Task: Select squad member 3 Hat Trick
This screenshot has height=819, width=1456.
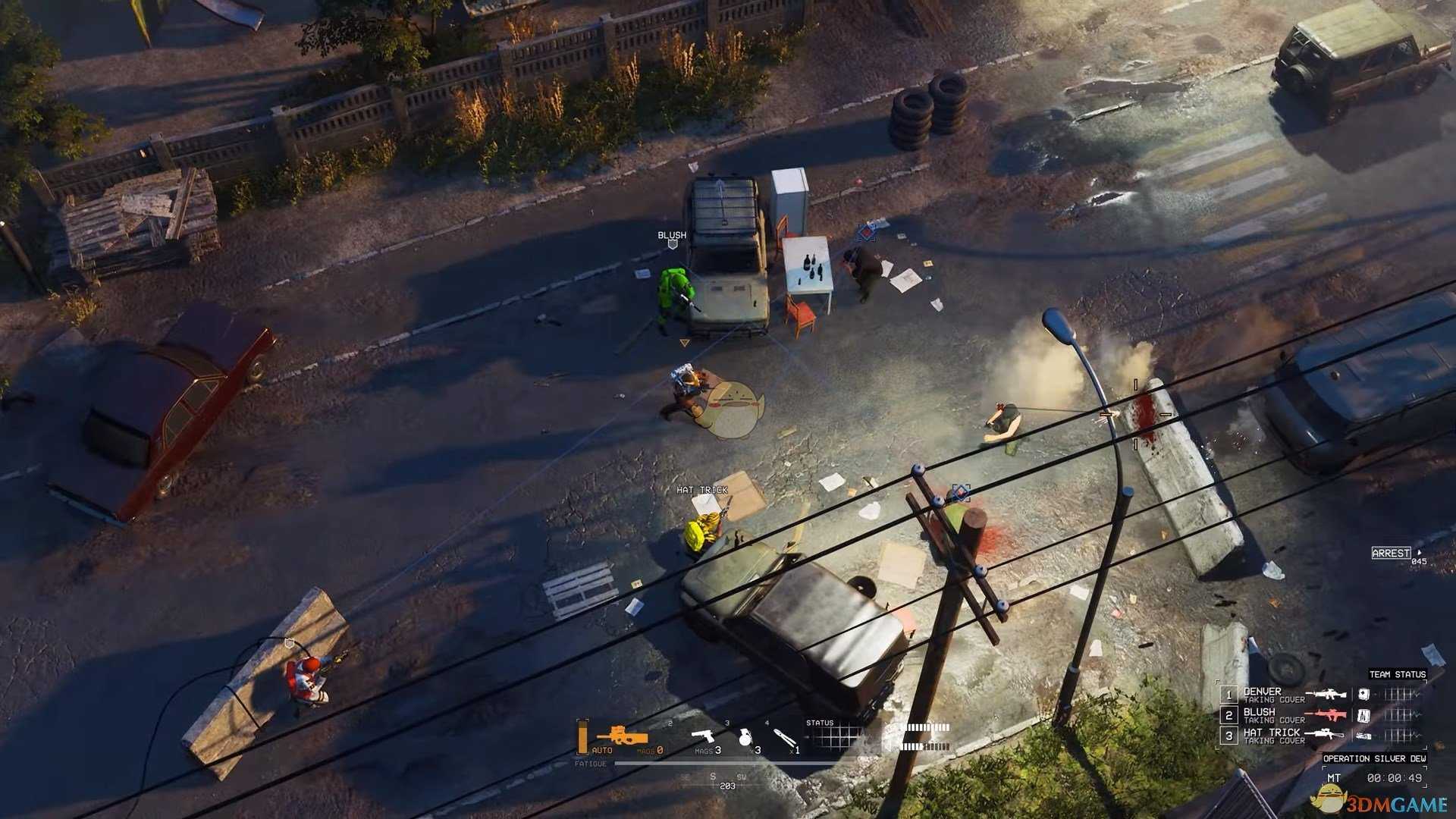Action: 1228,735
